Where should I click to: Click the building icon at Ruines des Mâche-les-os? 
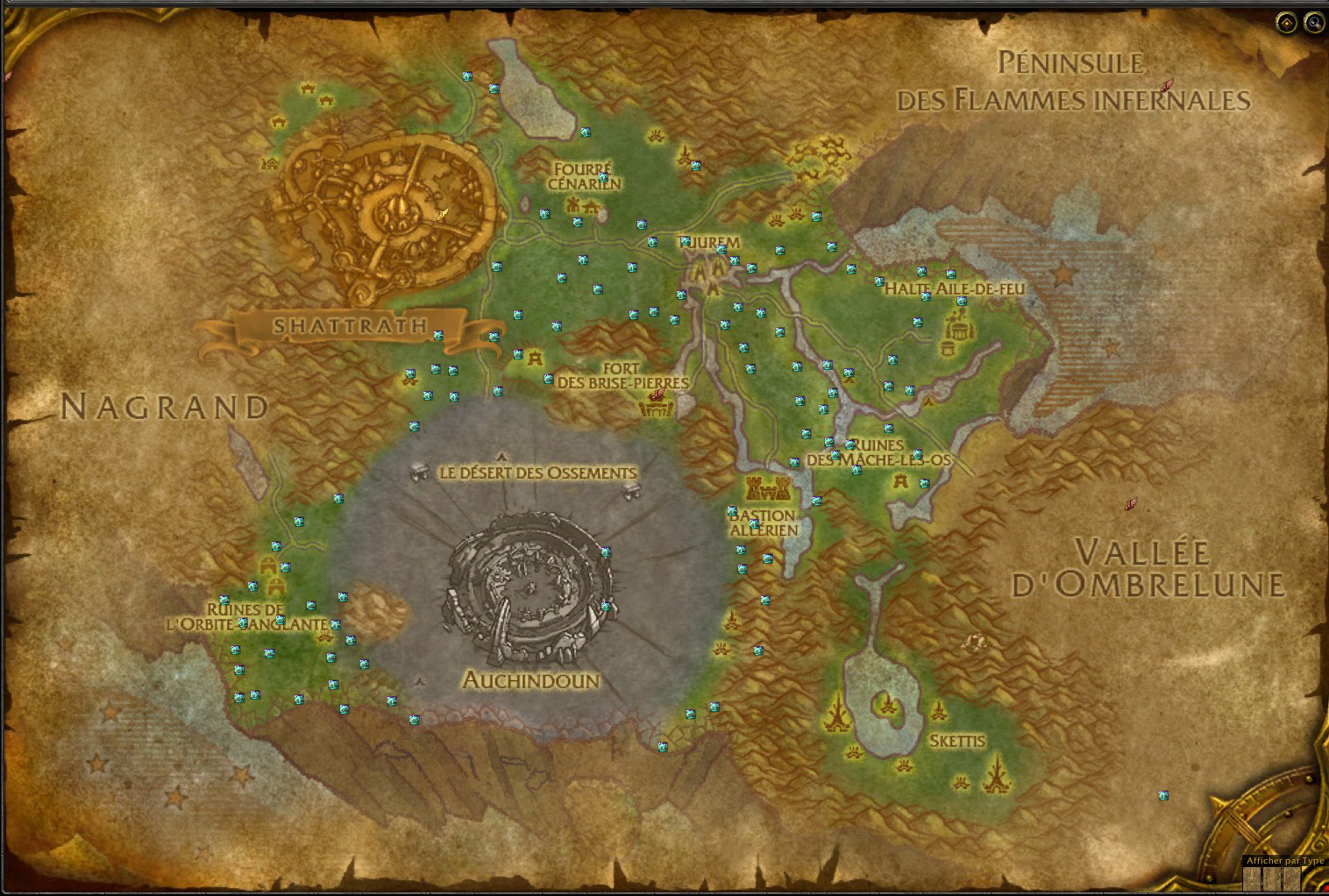tap(899, 480)
